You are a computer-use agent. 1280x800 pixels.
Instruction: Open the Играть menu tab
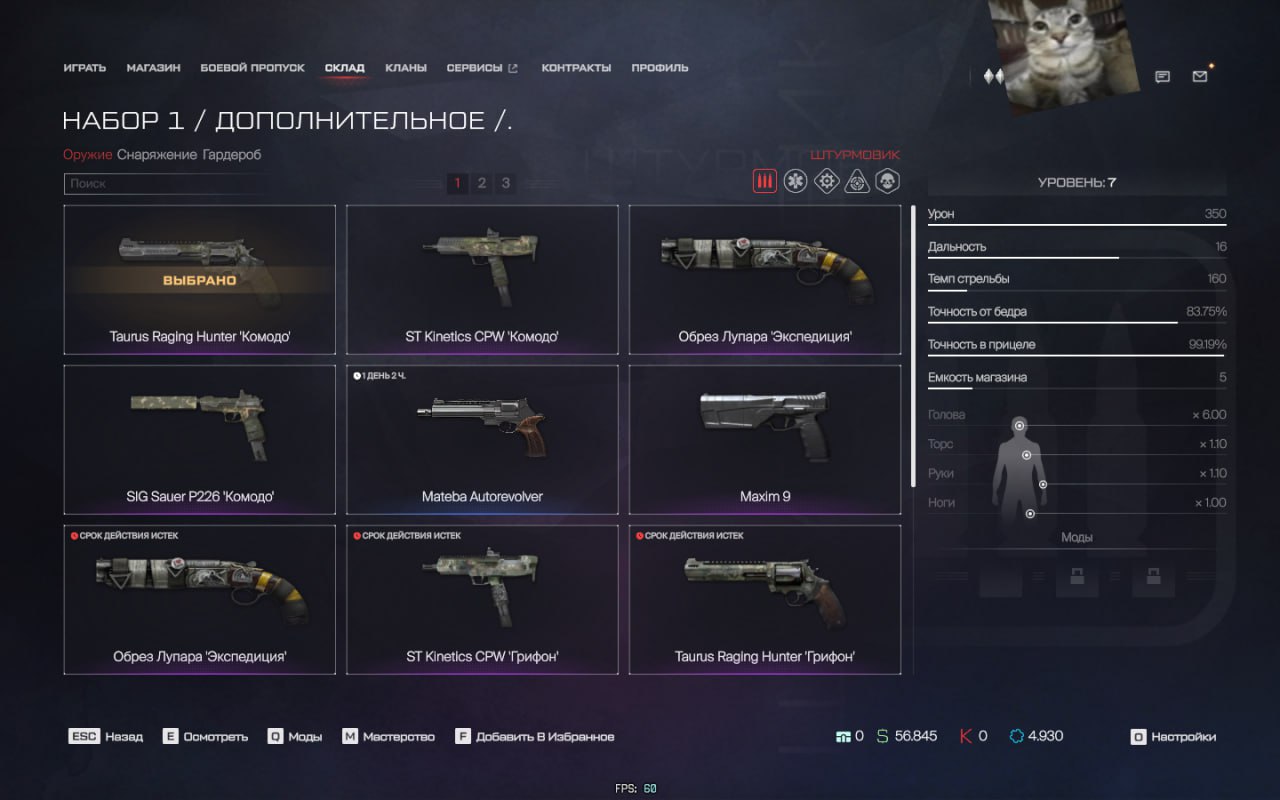(84, 68)
